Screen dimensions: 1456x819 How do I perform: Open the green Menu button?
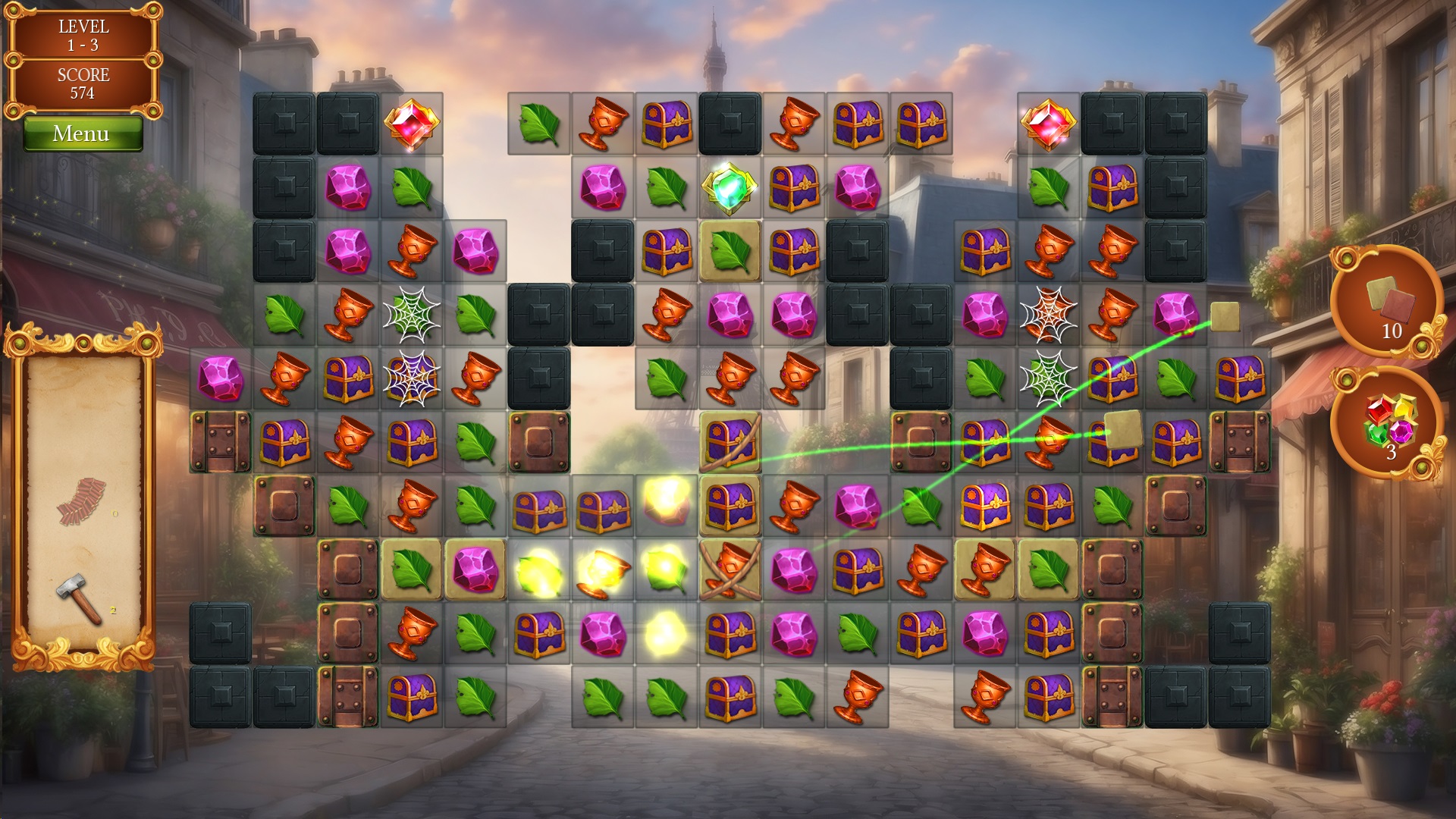point(82,134)
